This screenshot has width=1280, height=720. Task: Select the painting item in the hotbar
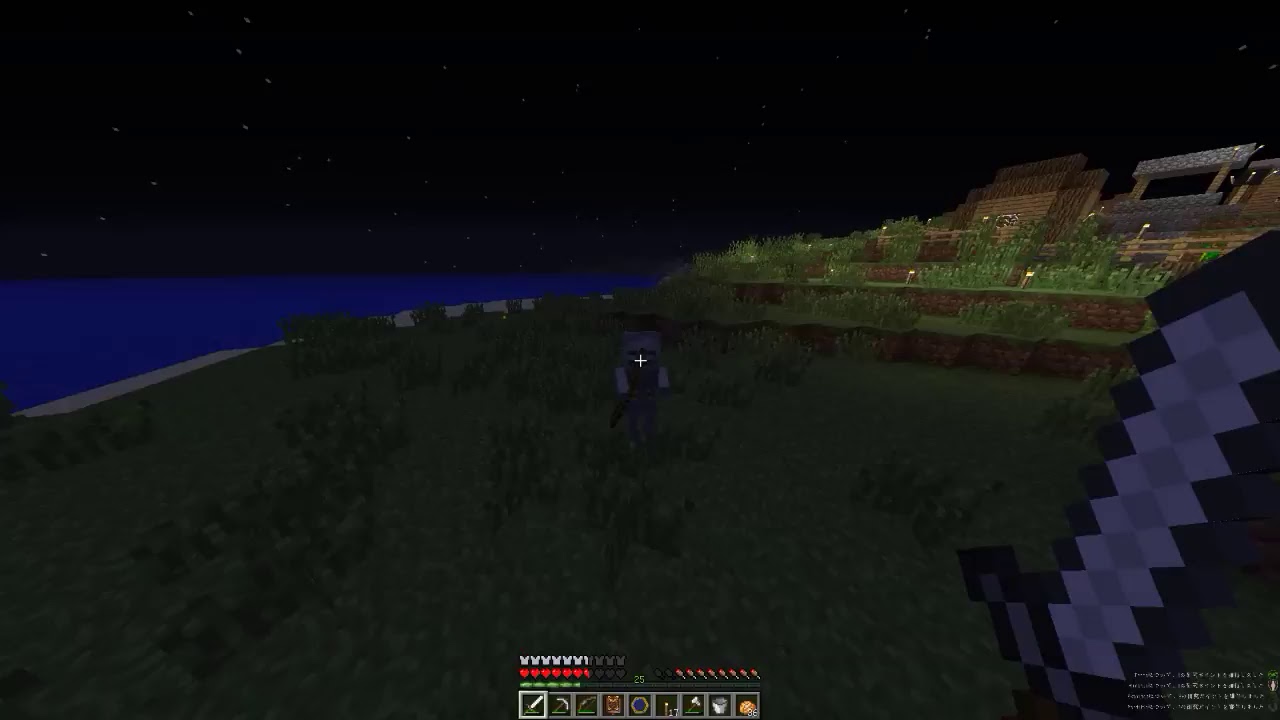[613, 705]
